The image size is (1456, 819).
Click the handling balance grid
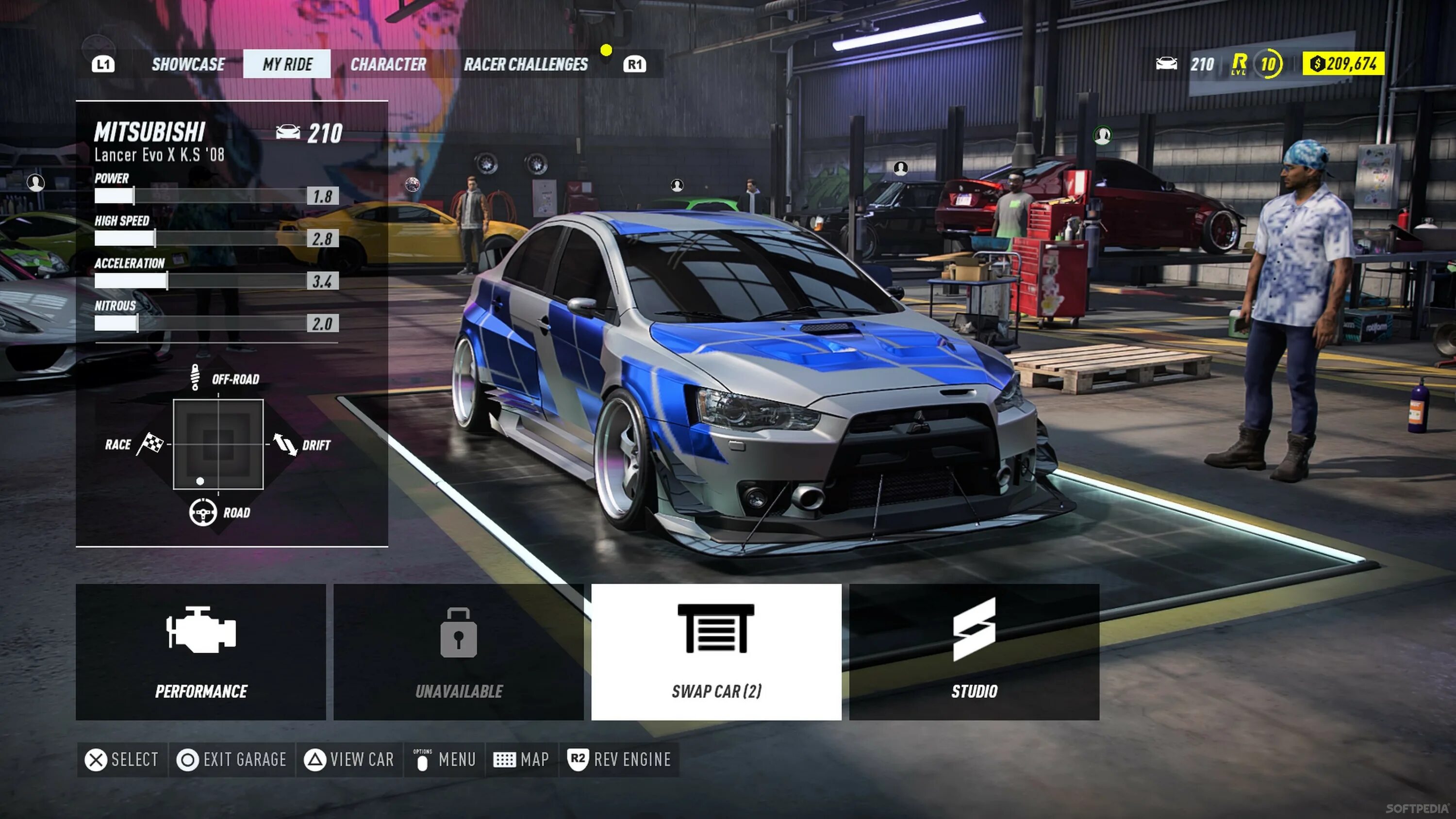pyautogui.click(x=218, y=444)
